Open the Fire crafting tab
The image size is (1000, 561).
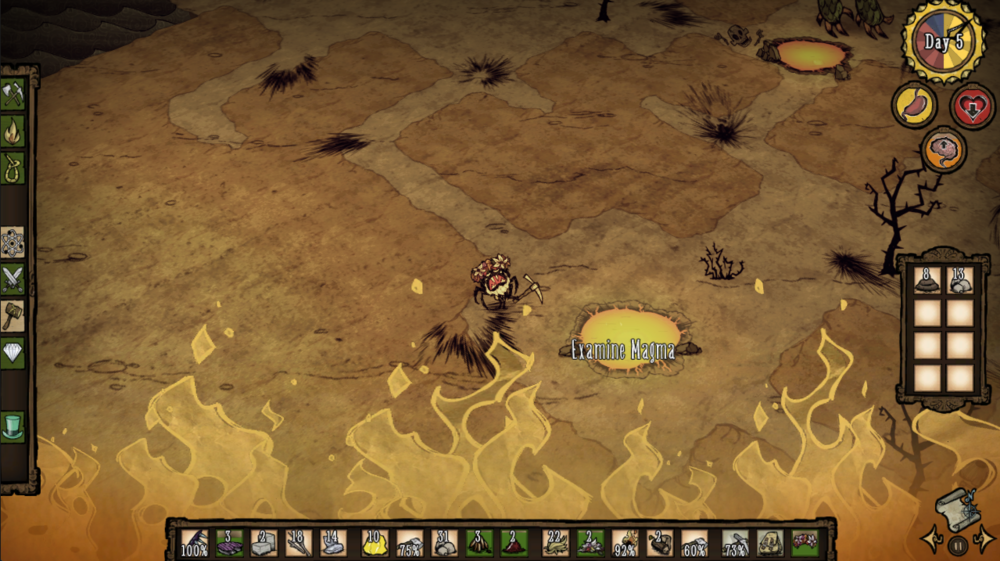click(13, 130)
